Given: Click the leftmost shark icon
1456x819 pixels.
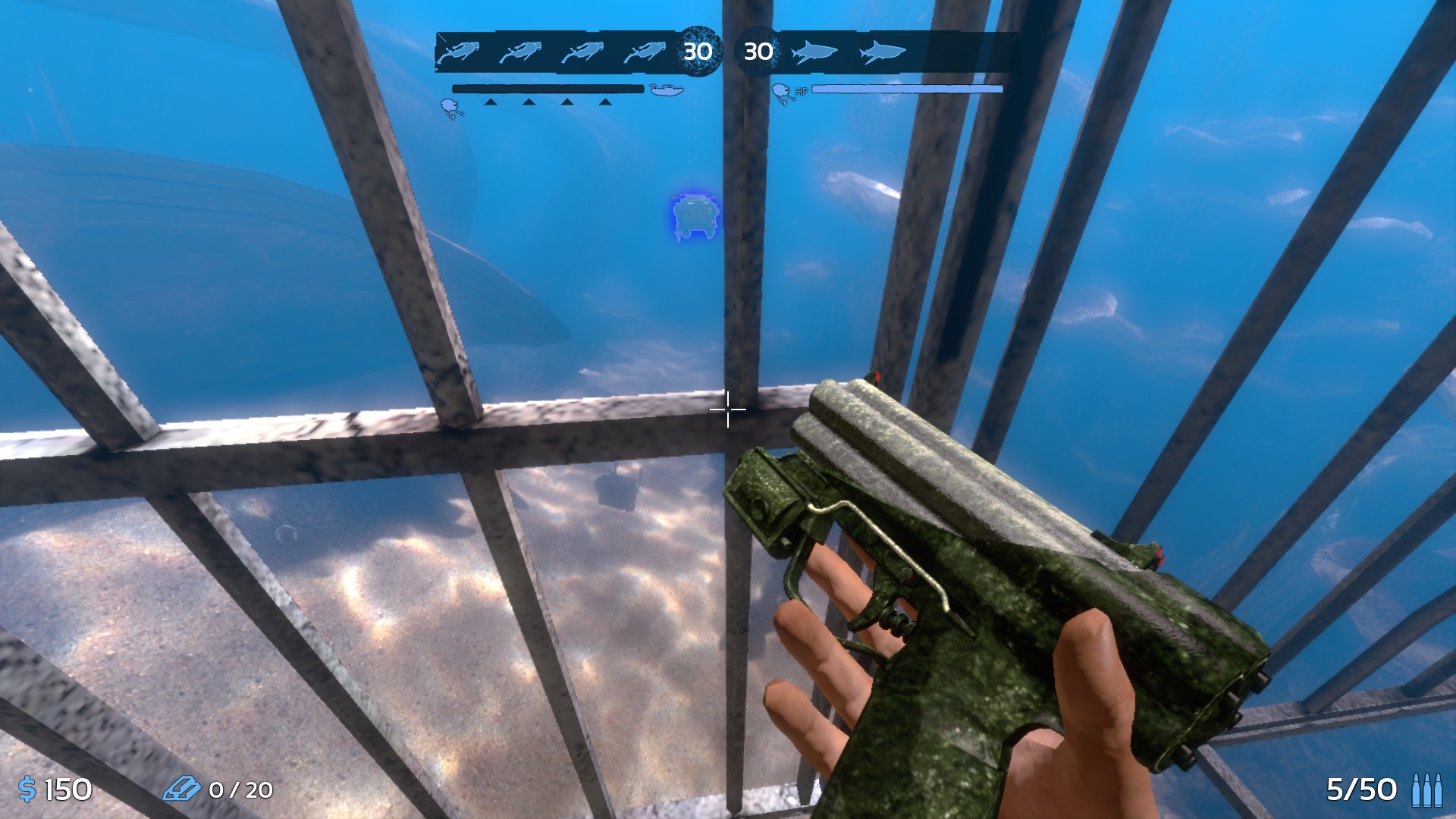Looking at the screenshot, I should (x=814, y=52).
